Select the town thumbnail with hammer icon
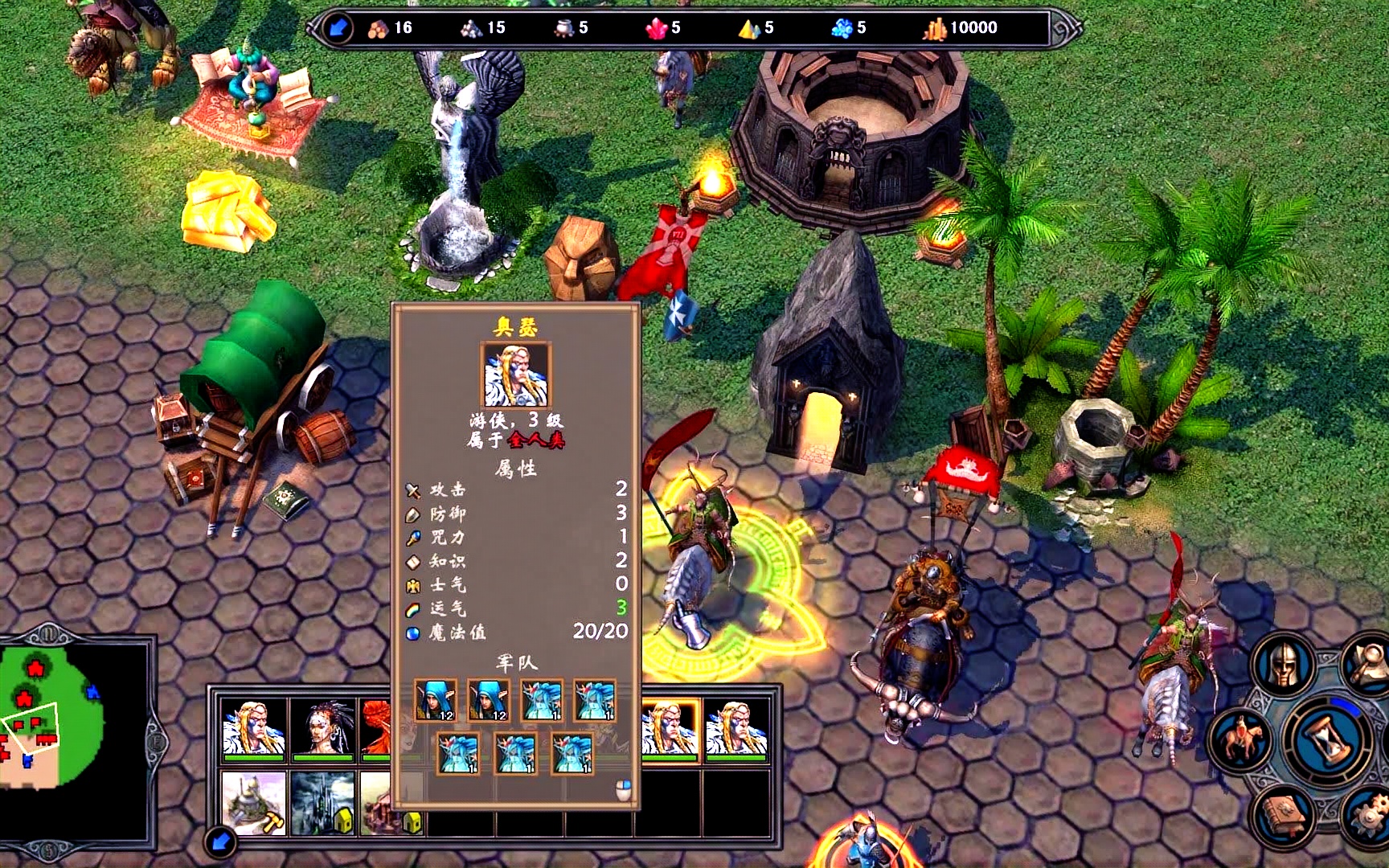Viewport: 1389px width, 868px height. [x=253, y=802]
